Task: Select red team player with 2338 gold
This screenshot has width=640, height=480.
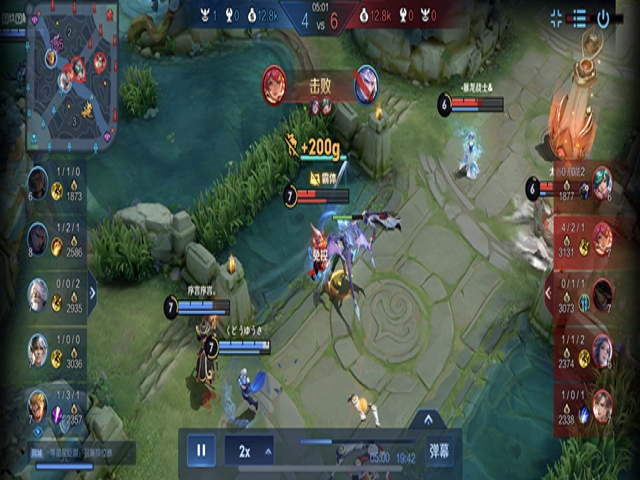Action: pos(602,405)
